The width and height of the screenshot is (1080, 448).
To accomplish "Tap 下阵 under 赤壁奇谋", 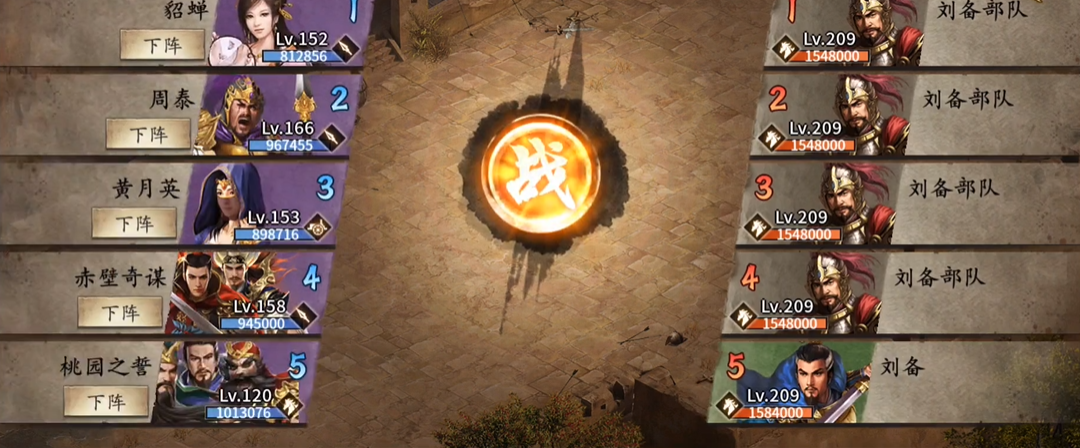I will click(x=120, y=312).
